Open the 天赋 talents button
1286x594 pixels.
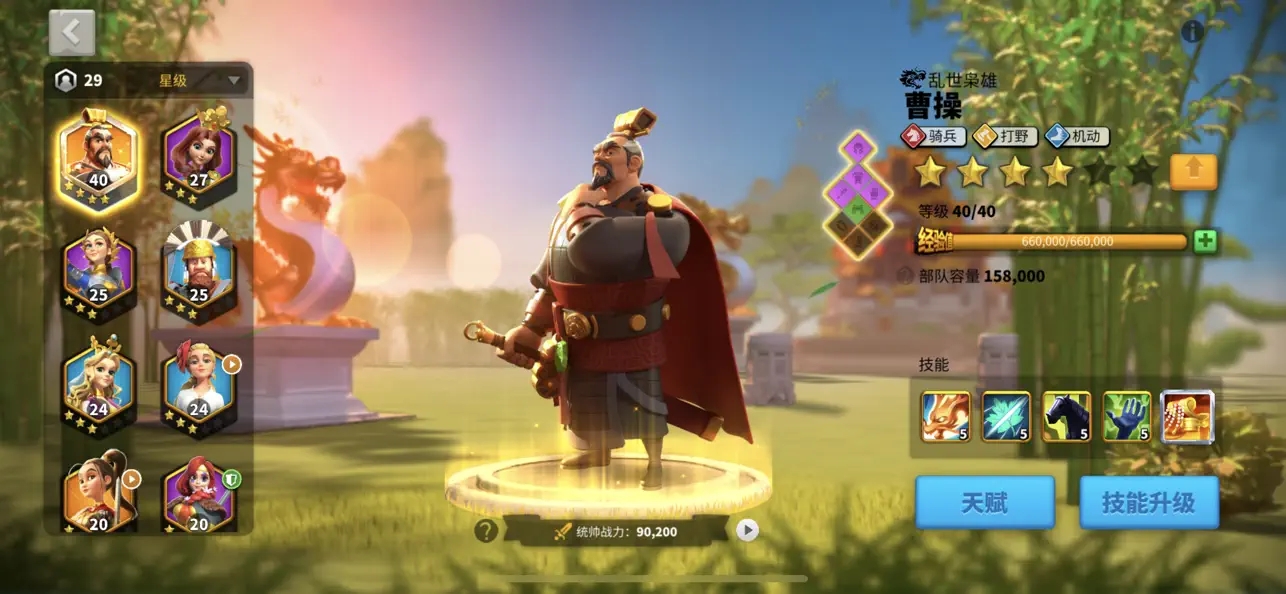pos(984,502)
